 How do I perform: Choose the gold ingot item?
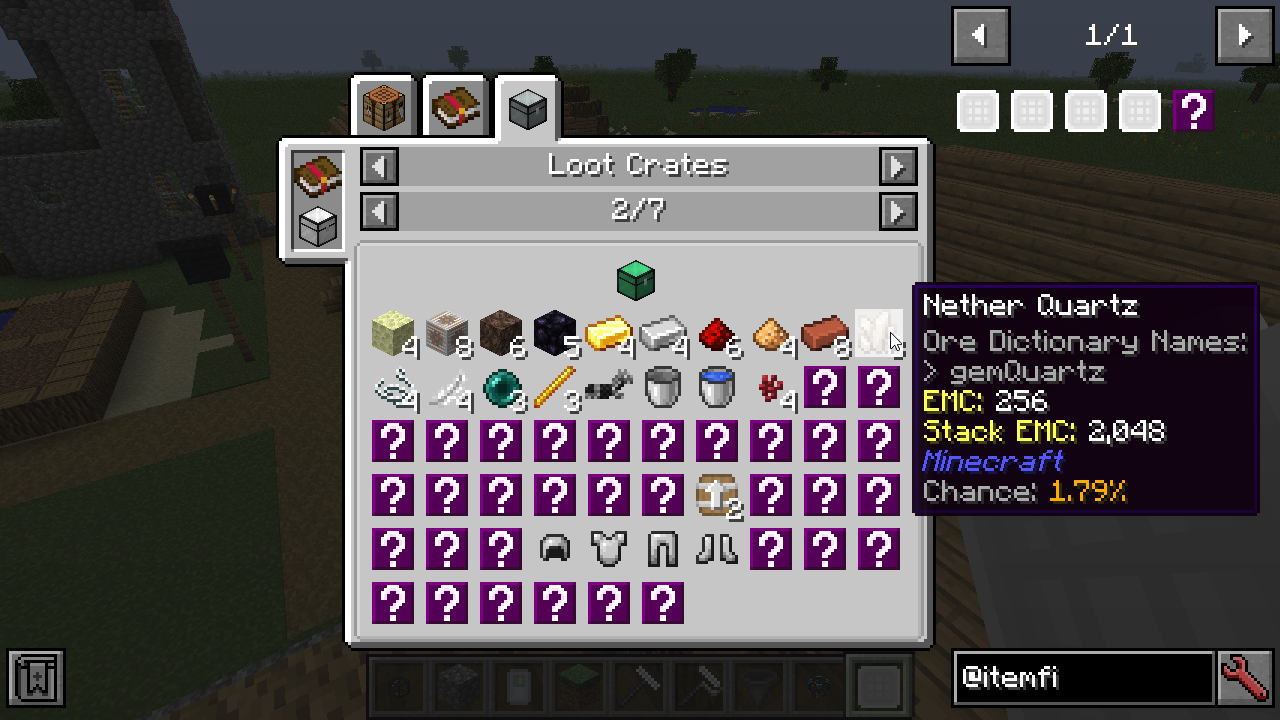click(609, 333)
